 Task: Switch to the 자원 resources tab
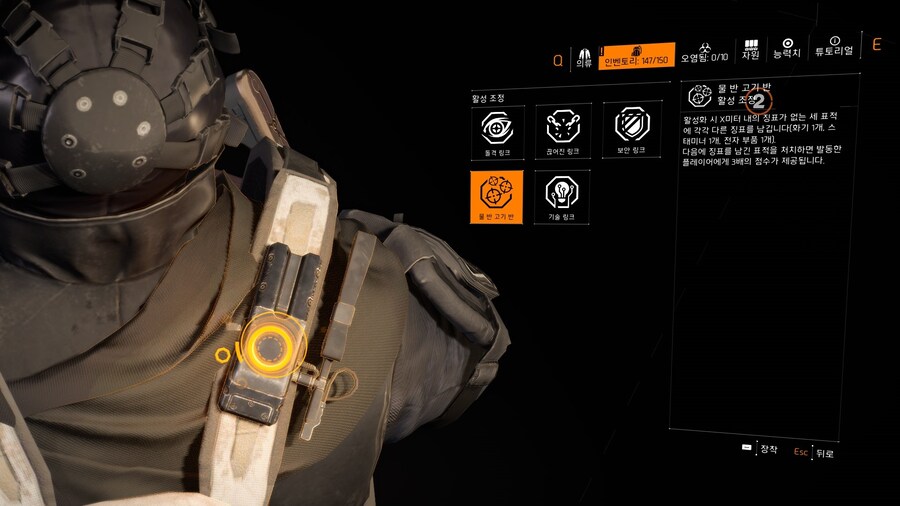pyautogui.click(x=751, y=52)
